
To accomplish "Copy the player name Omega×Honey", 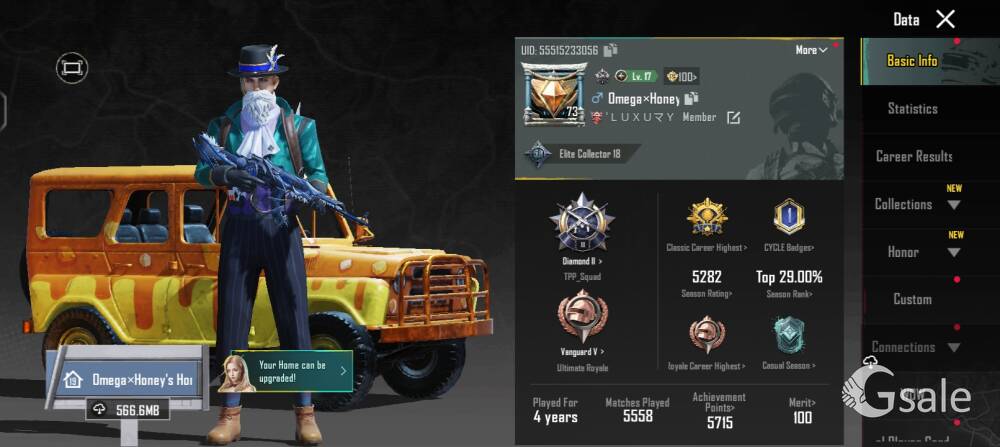I will (x=691, y=98).
